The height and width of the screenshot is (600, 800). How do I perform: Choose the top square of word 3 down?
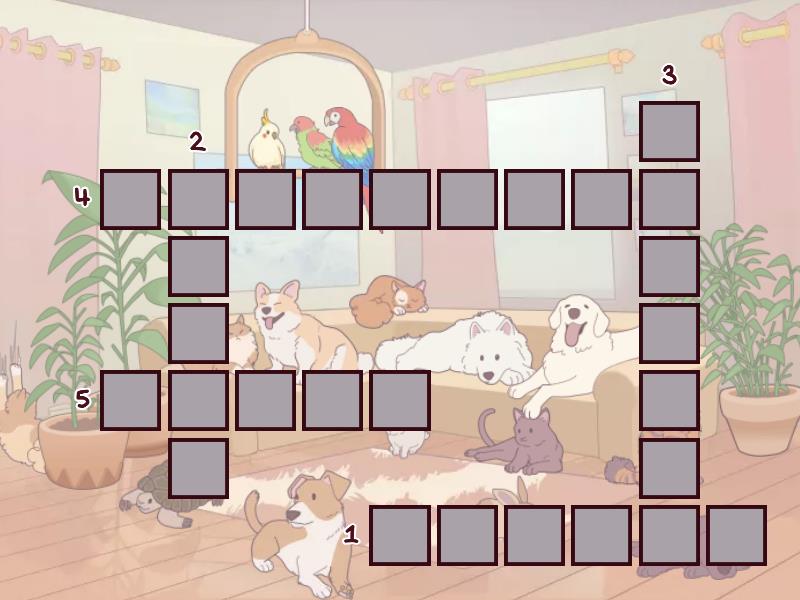(x=669, y=131)
